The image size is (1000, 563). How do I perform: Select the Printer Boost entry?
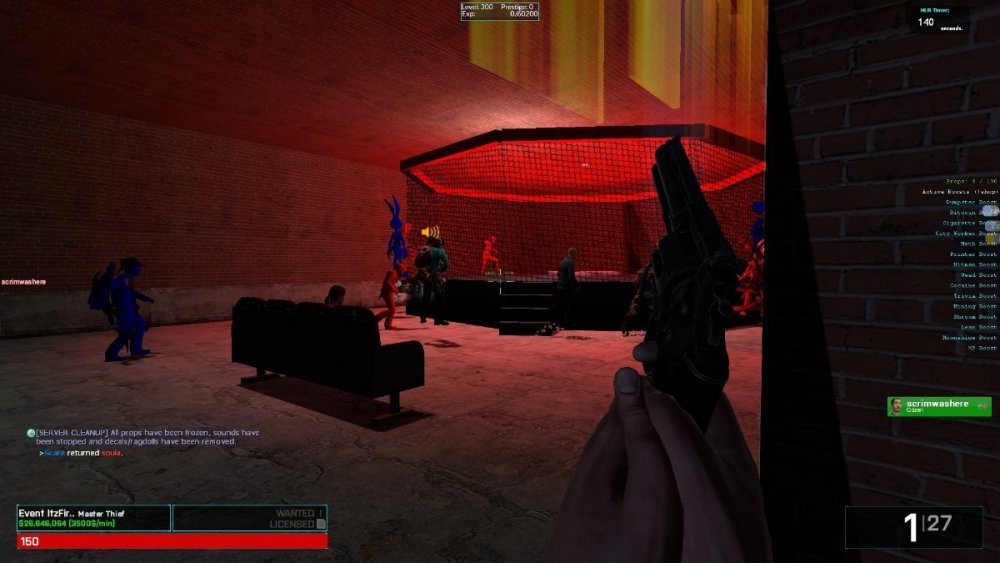coord(972,254)
